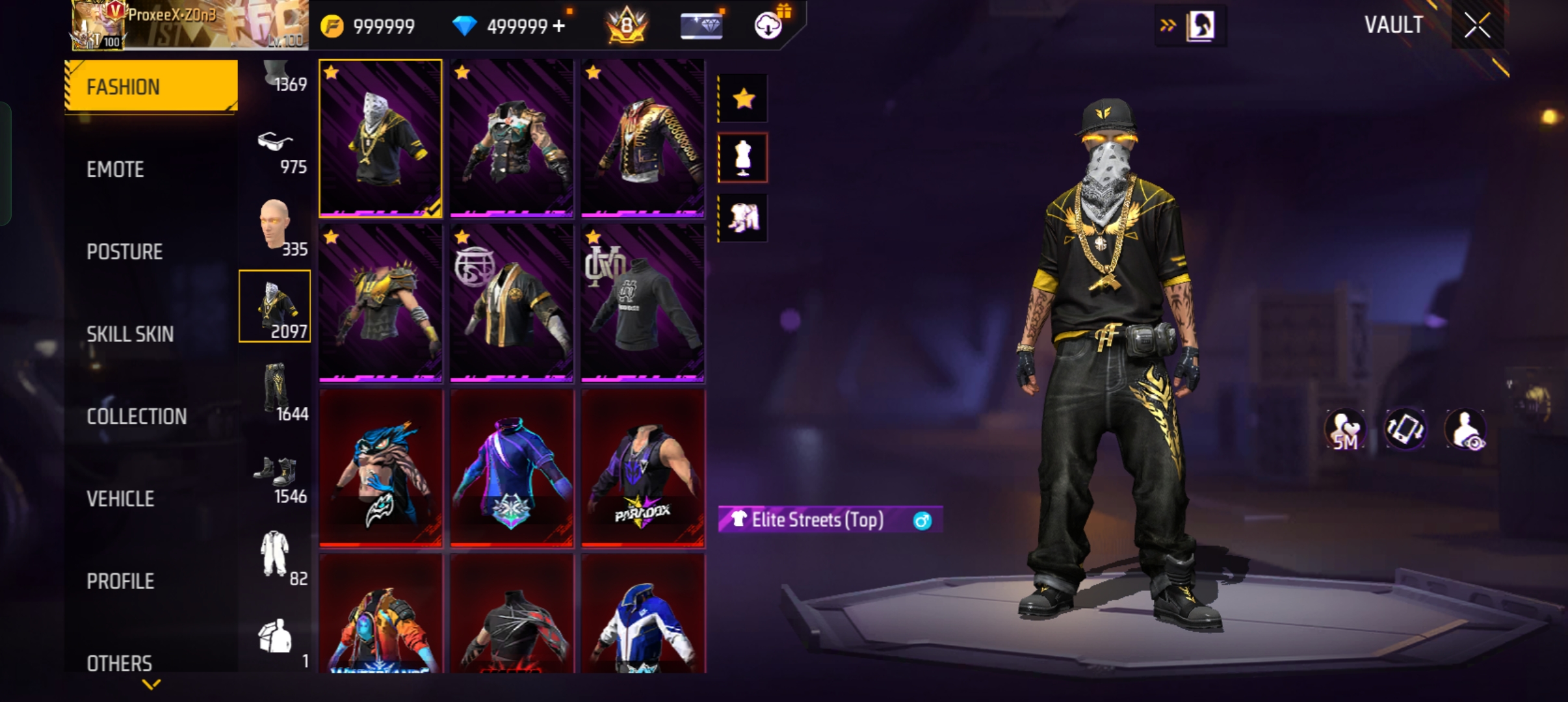This screenshot has height=702, width=1568.
Task: Go to the Vehicle menu
Action: [120, 499]
